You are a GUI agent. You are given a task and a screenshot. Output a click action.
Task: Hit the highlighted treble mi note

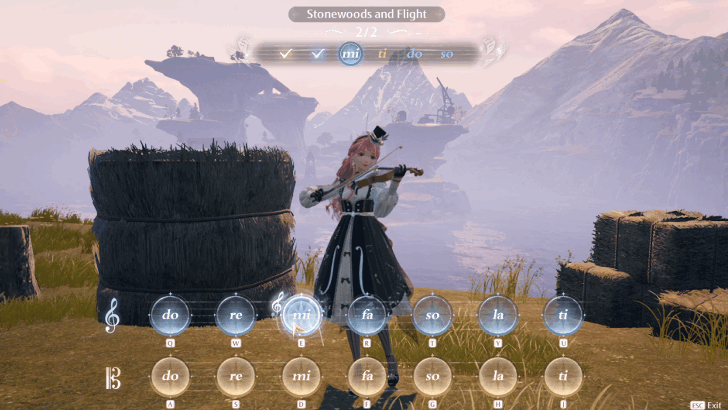pyautogui.click(x=301, y=315)
